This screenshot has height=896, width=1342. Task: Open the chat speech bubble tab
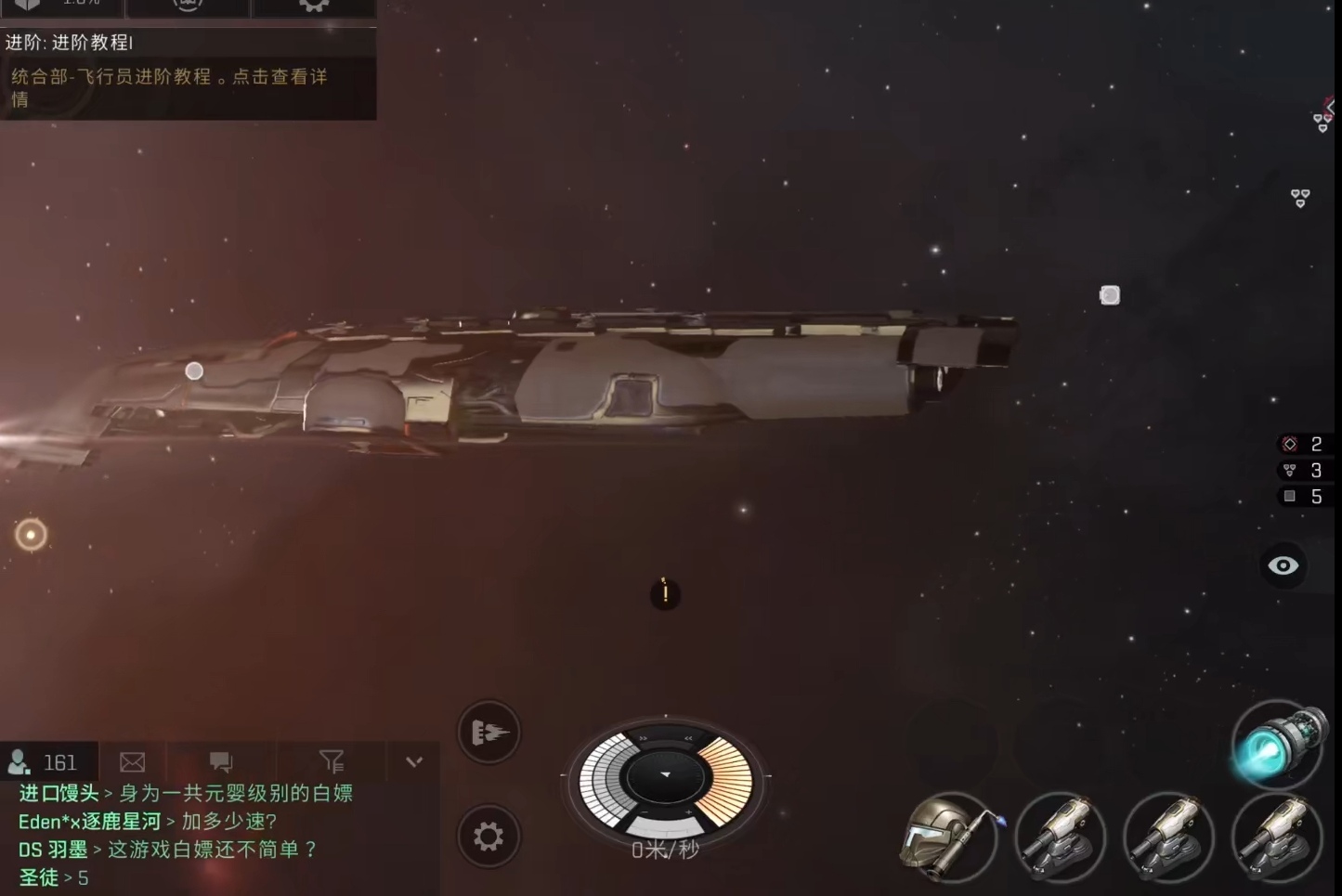pyautogui.click(x=221, y=762)
